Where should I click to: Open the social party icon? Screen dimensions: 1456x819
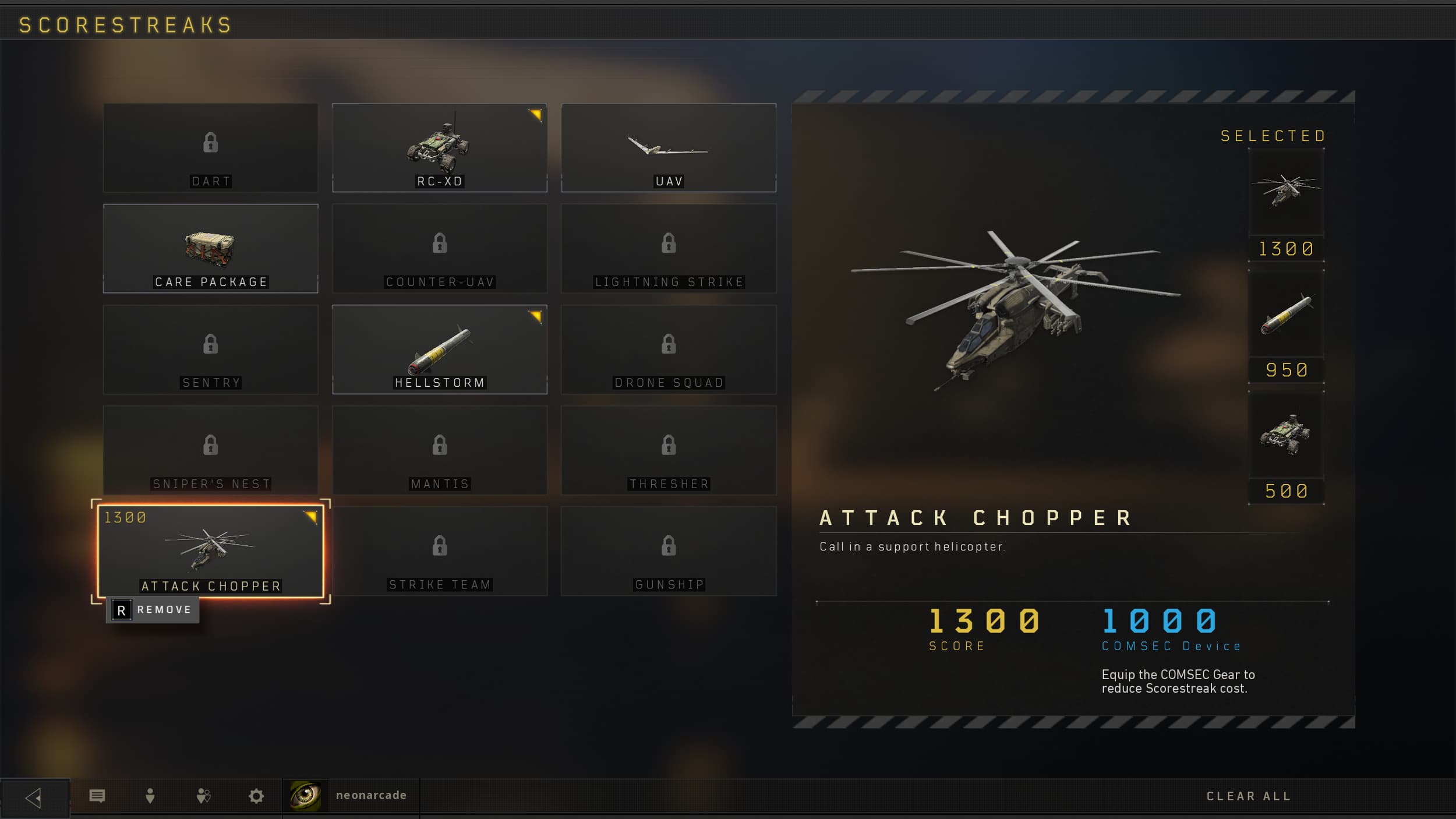203,795
